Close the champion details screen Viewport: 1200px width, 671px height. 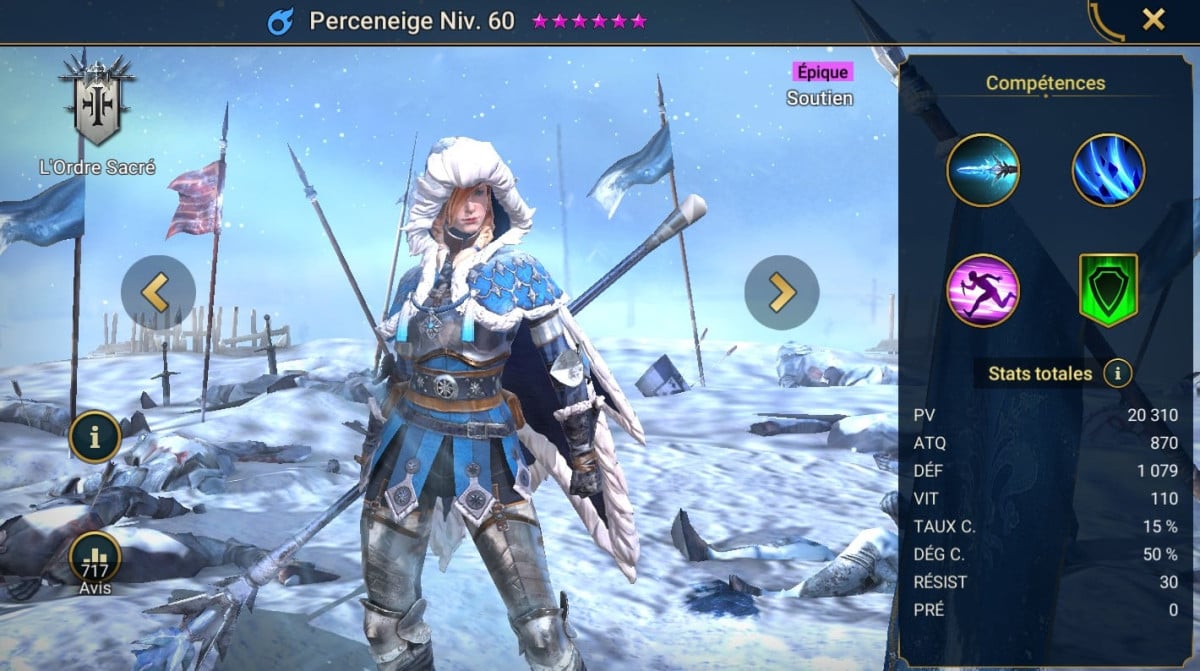click(1153, 19)
